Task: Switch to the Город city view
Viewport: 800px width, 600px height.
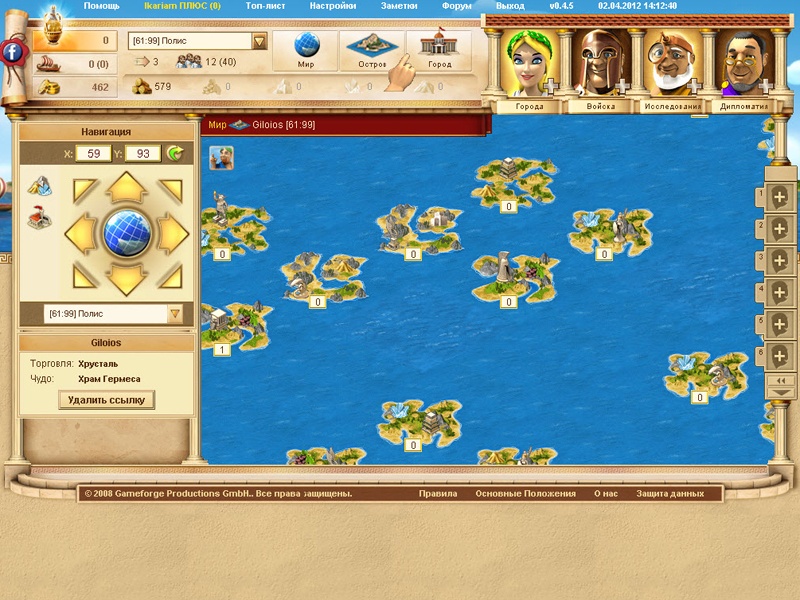Action: (439, 52)
